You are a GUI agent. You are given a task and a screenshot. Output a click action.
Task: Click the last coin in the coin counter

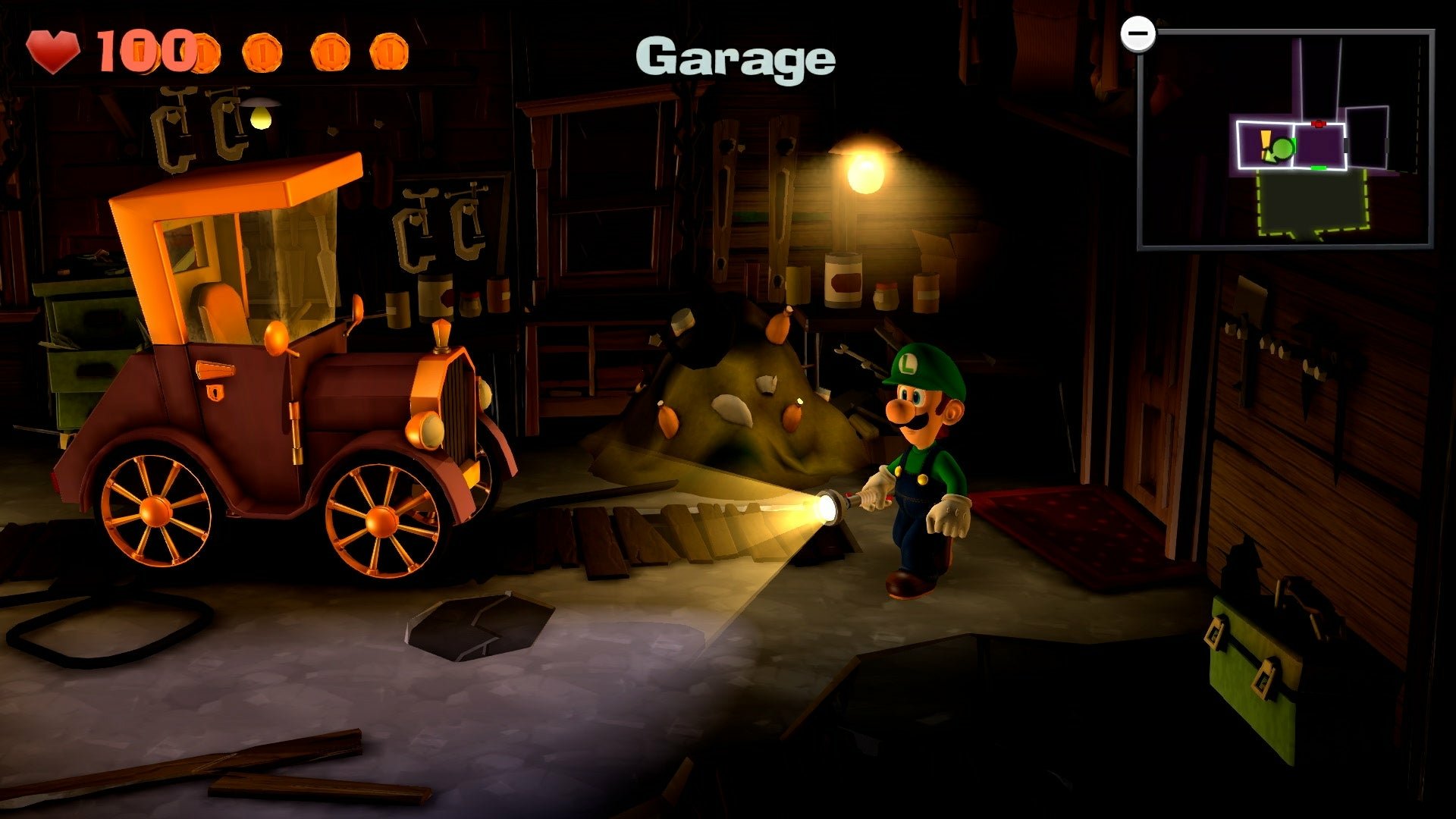(389, 51)
